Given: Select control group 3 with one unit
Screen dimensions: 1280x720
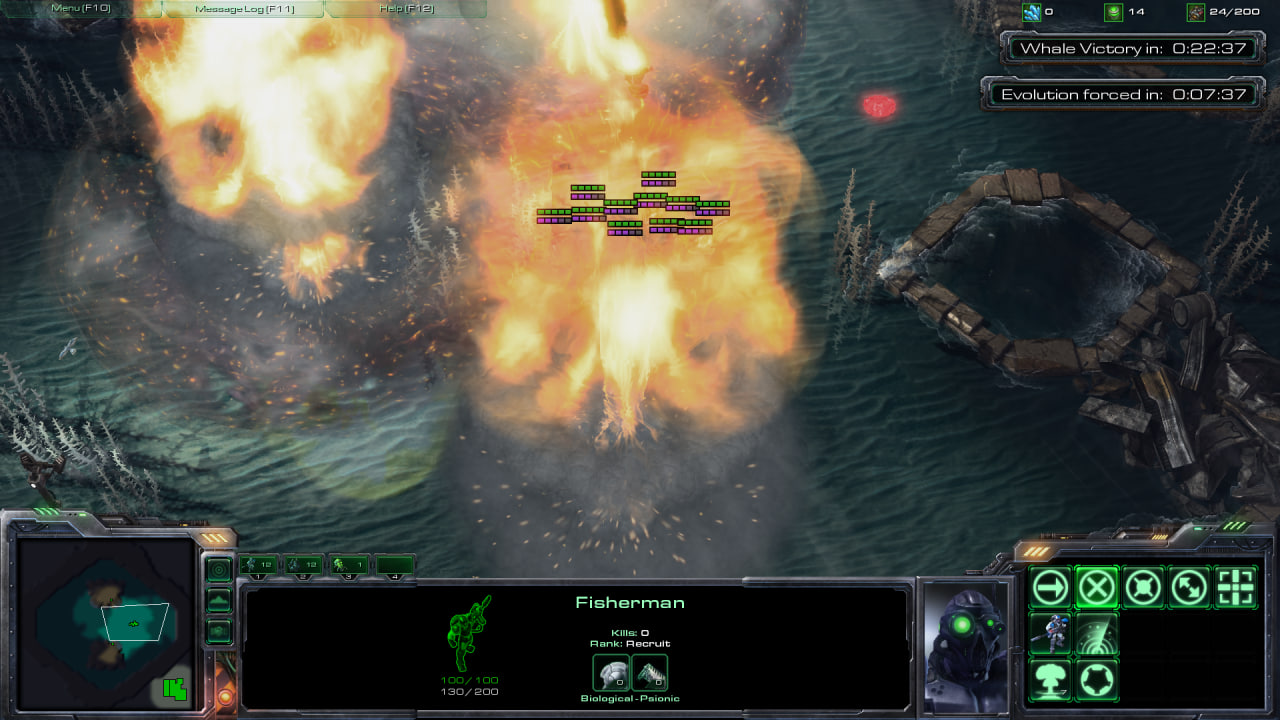Looking at the screenshot, I should click(348, 566).
